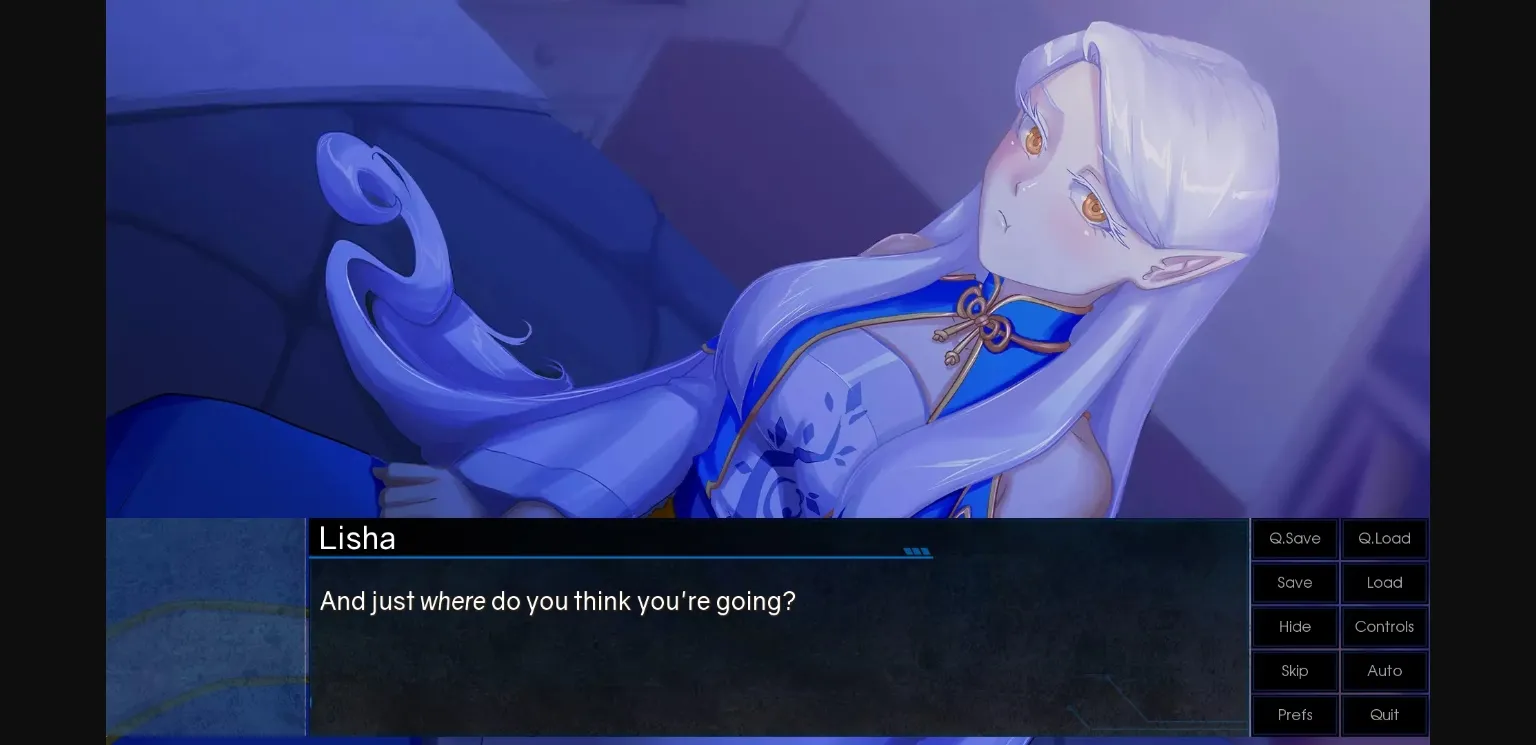Quick save using the Q.Save button

(1294, 538)
